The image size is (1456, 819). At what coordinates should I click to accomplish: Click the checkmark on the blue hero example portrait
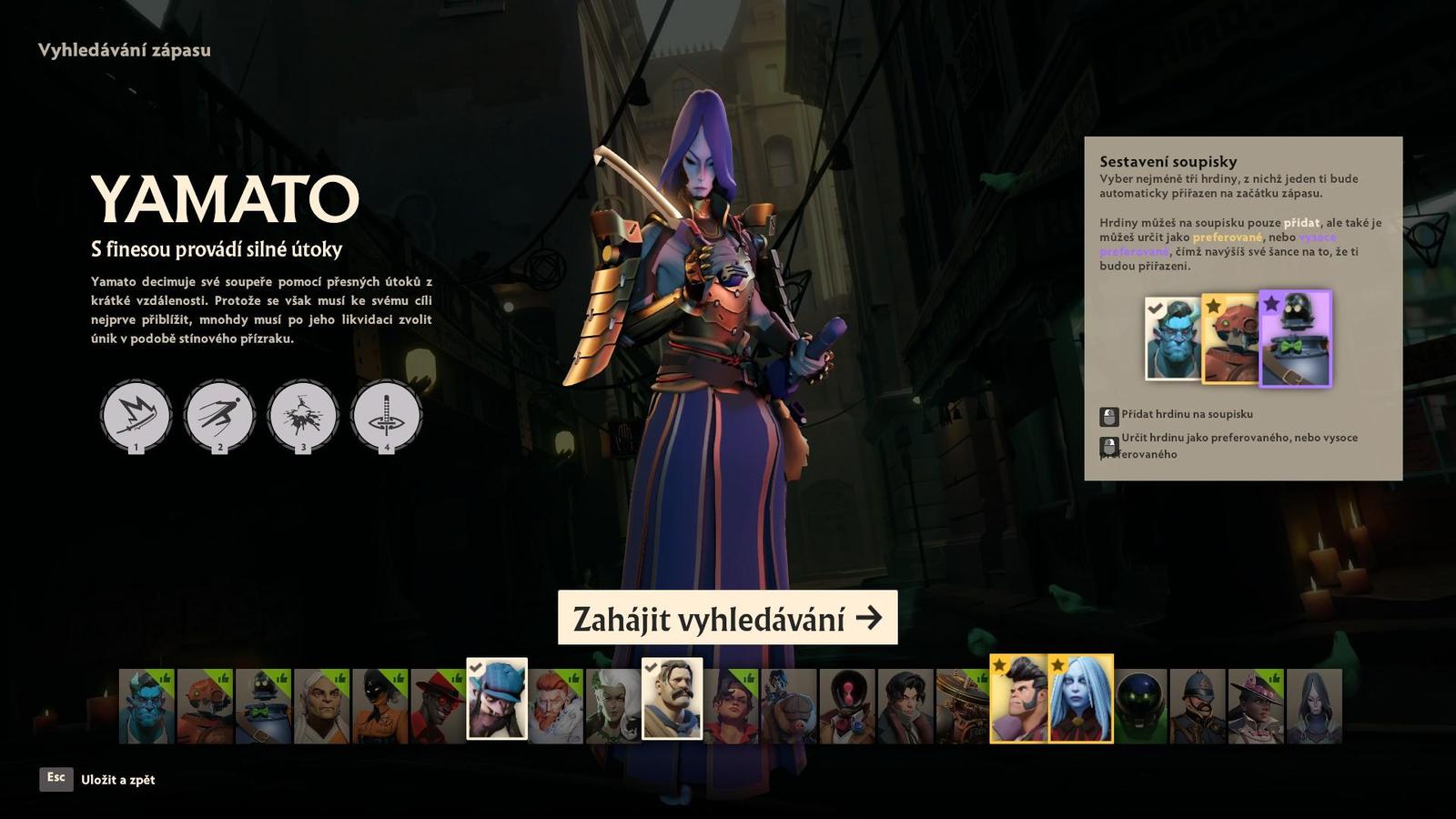click(1156, 309)
